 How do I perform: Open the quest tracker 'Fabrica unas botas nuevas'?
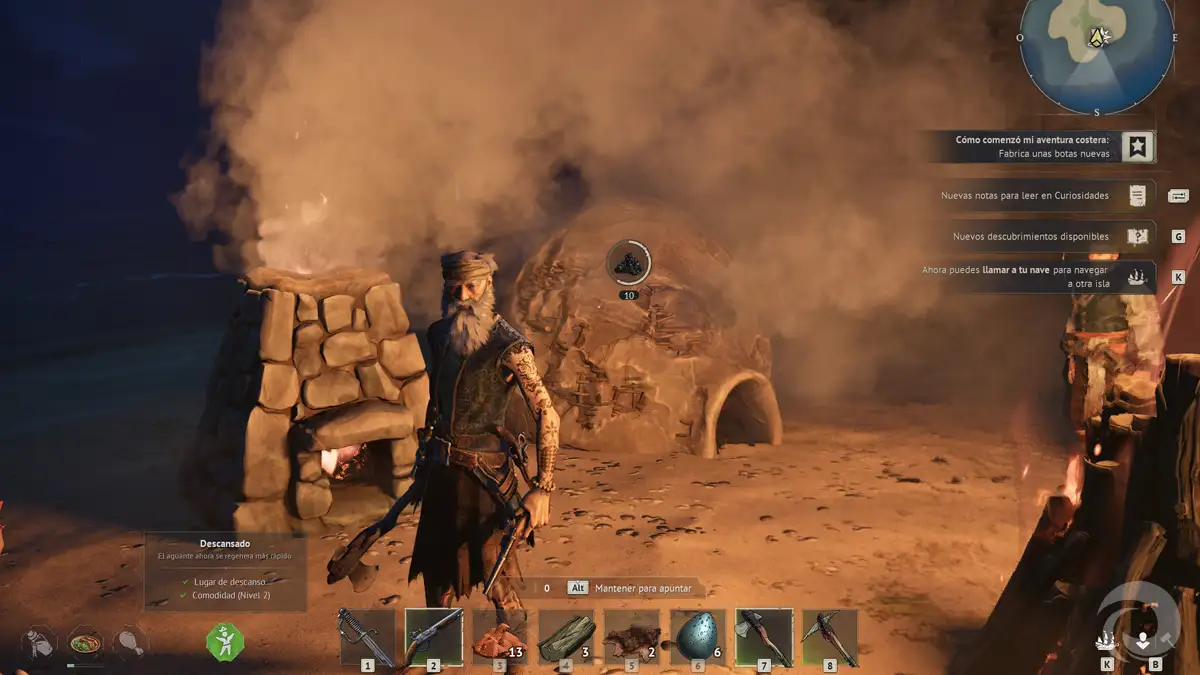[1040, 147]
